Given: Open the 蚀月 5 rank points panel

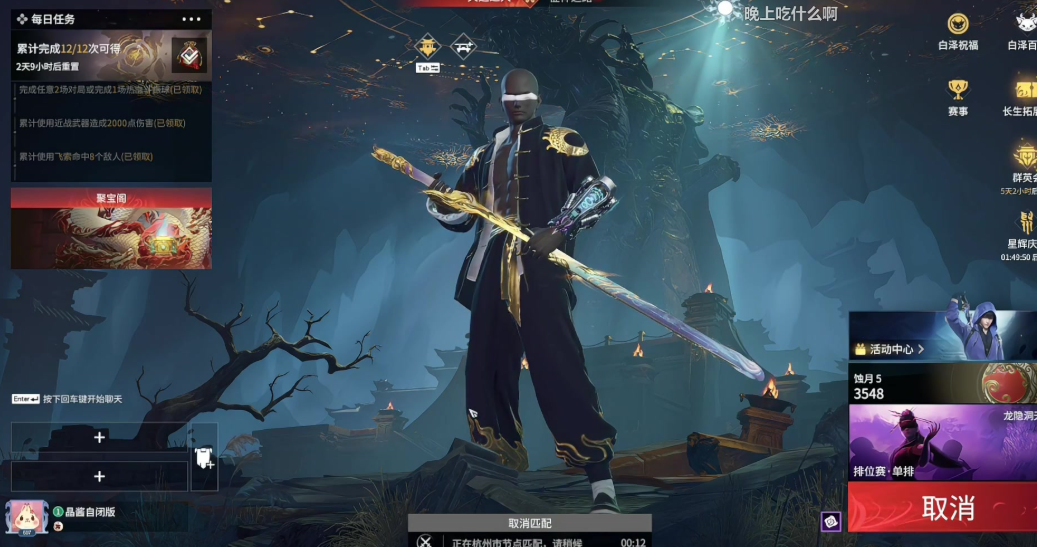Looking at the screenshot, I should [x=942, y=383].
